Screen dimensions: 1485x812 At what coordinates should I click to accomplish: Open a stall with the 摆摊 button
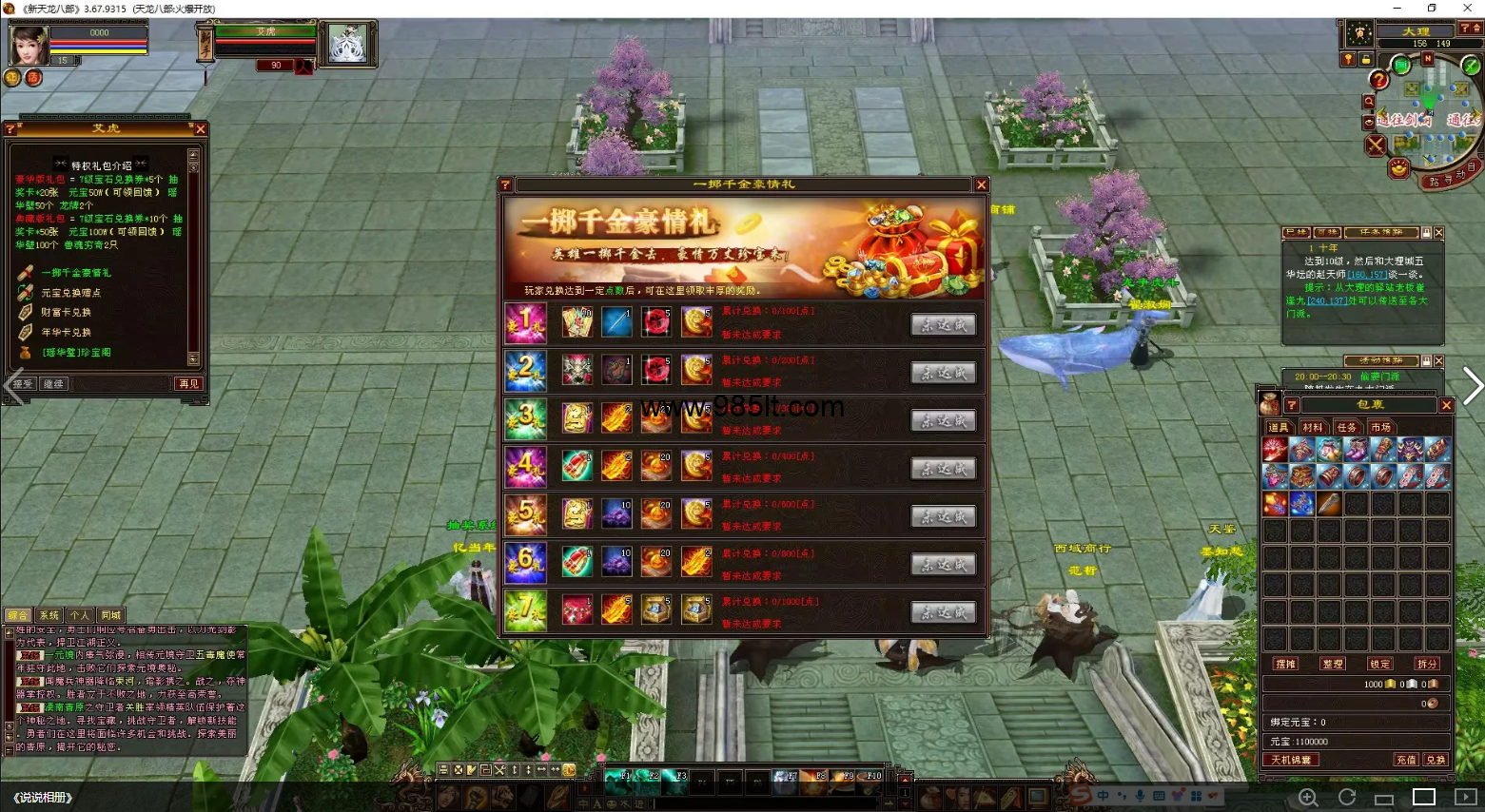click(x=1285, y=664)
